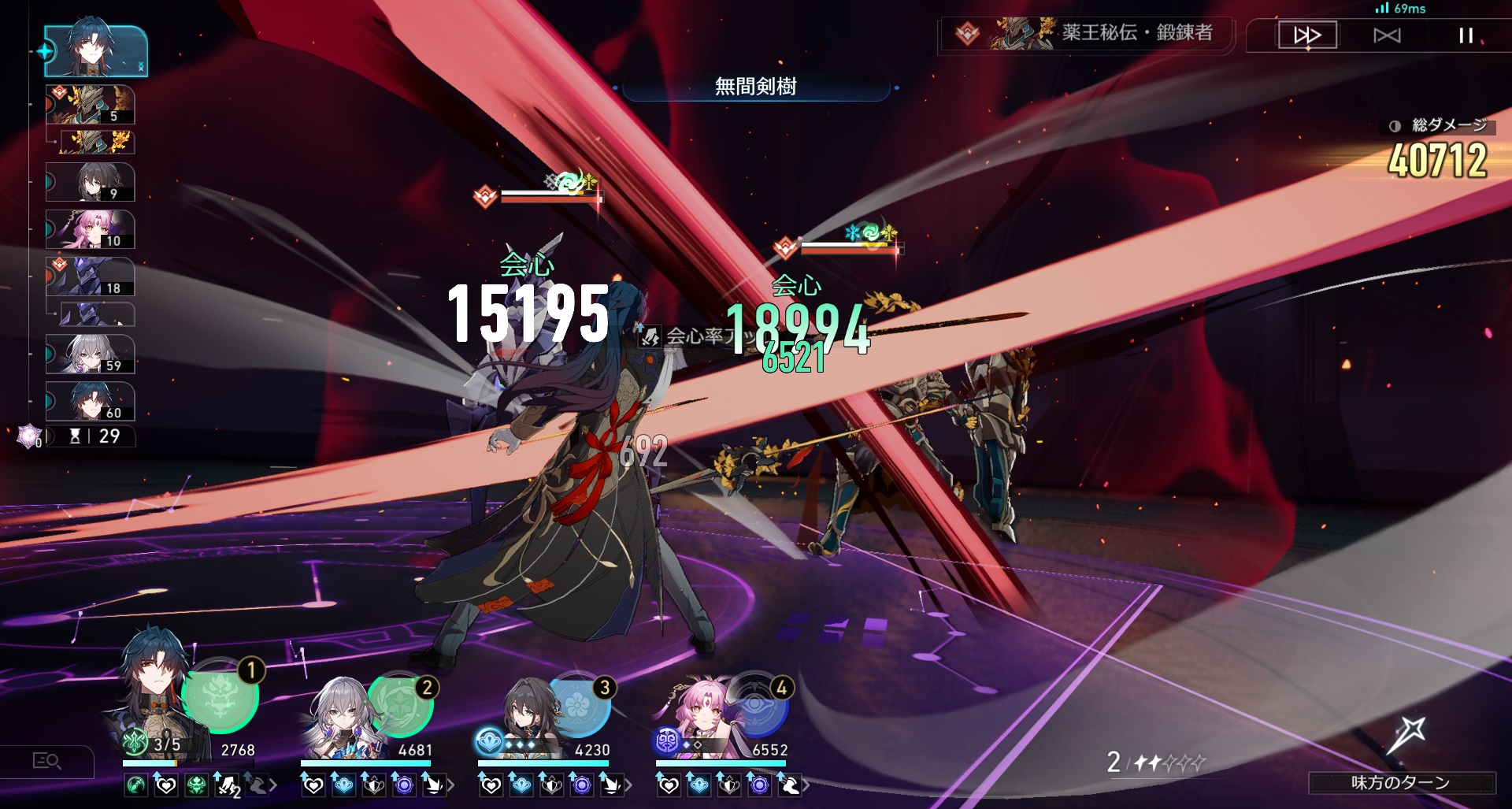The width and height of the screenshot is (1512, 809).
Task: Toggle the double-speed battle button
Action: tap(1307, 35)
